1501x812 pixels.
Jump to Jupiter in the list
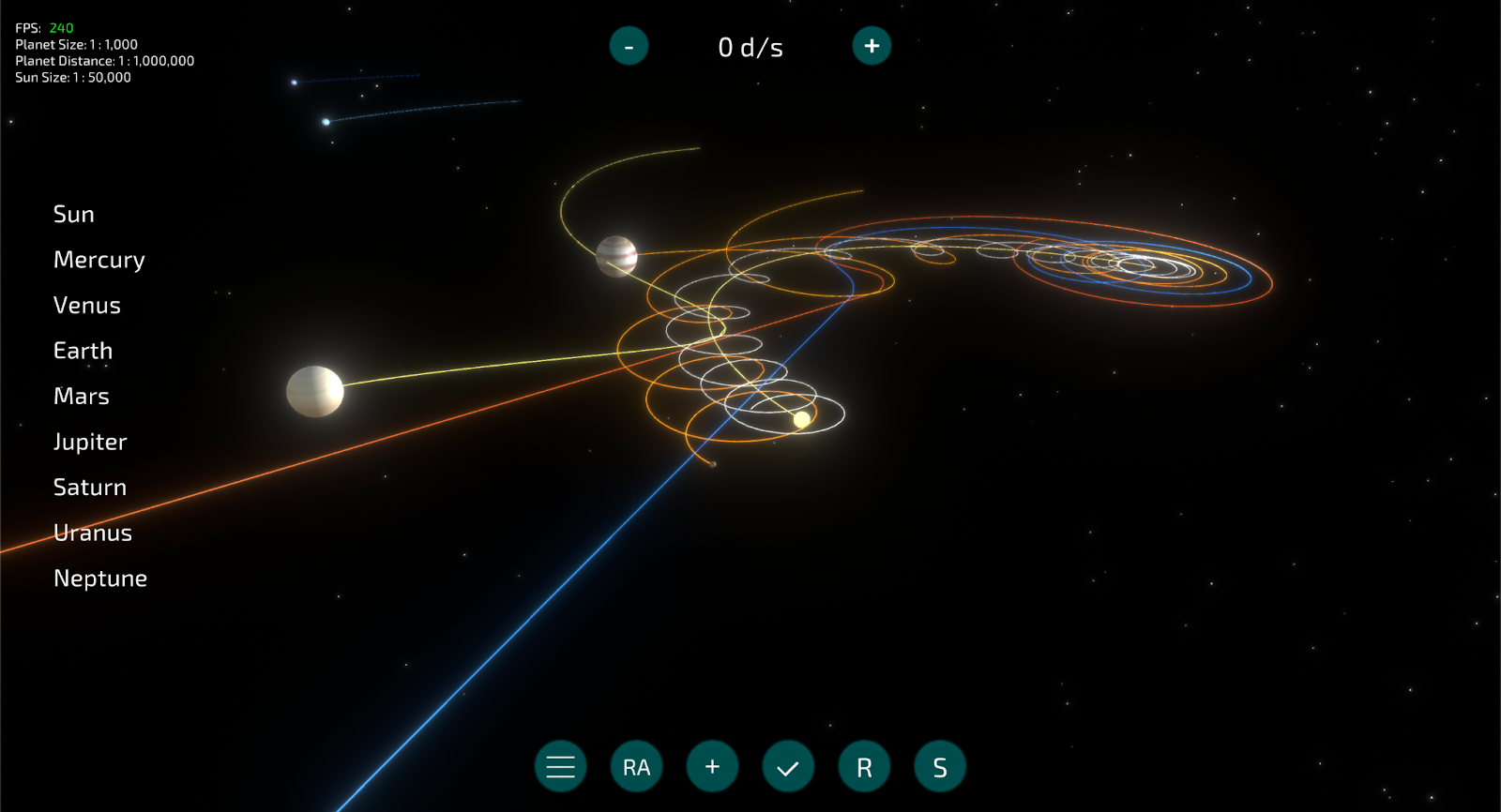[x=90, y=442]
